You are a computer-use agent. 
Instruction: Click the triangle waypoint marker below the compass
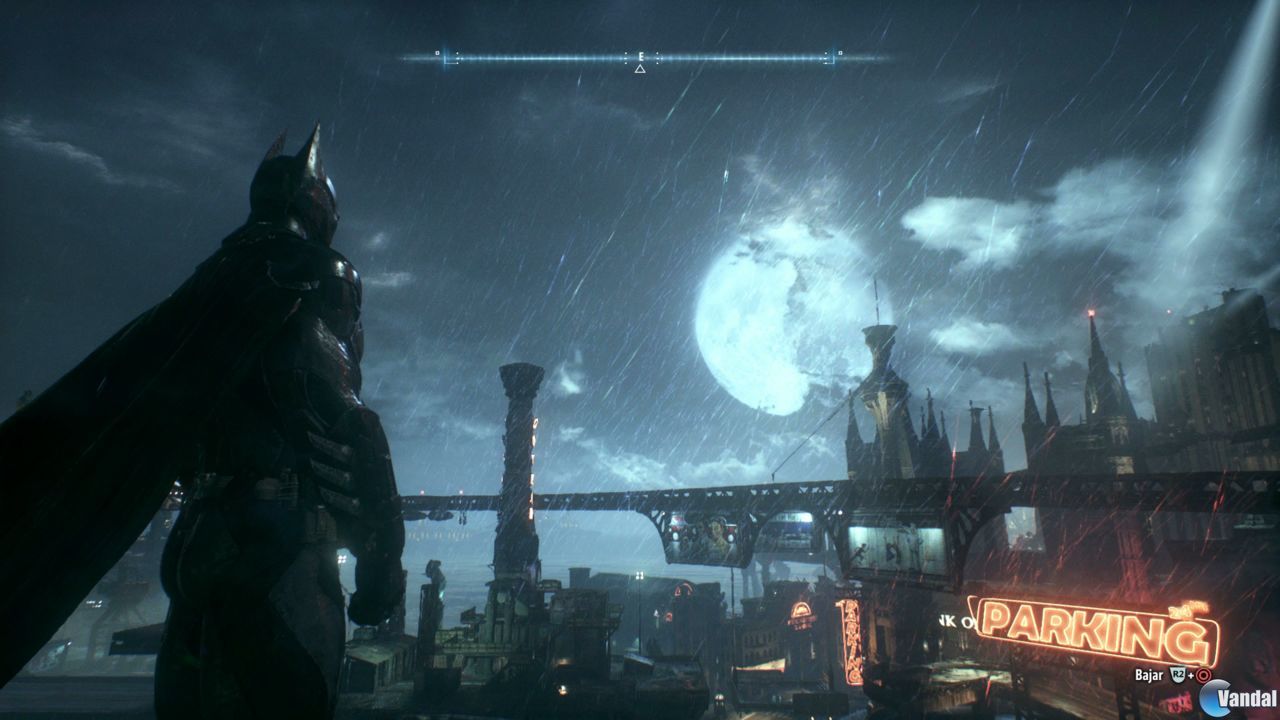pos(639,68)
